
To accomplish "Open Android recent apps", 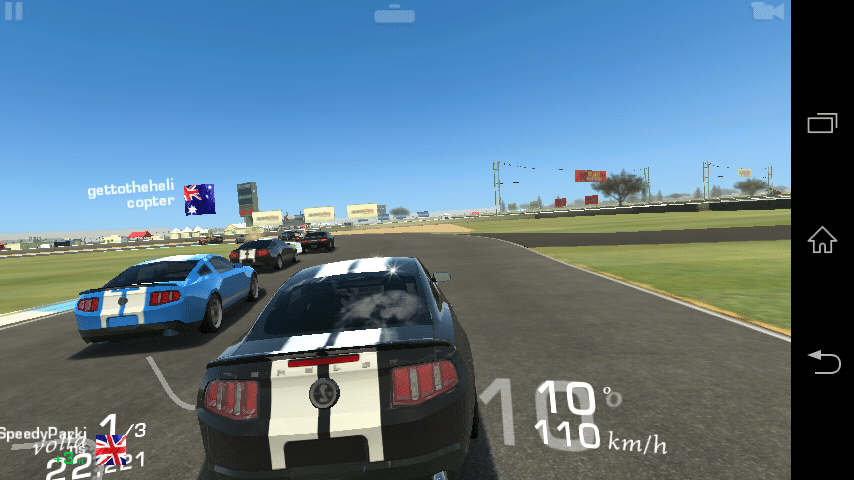I will tap(822, 122).
